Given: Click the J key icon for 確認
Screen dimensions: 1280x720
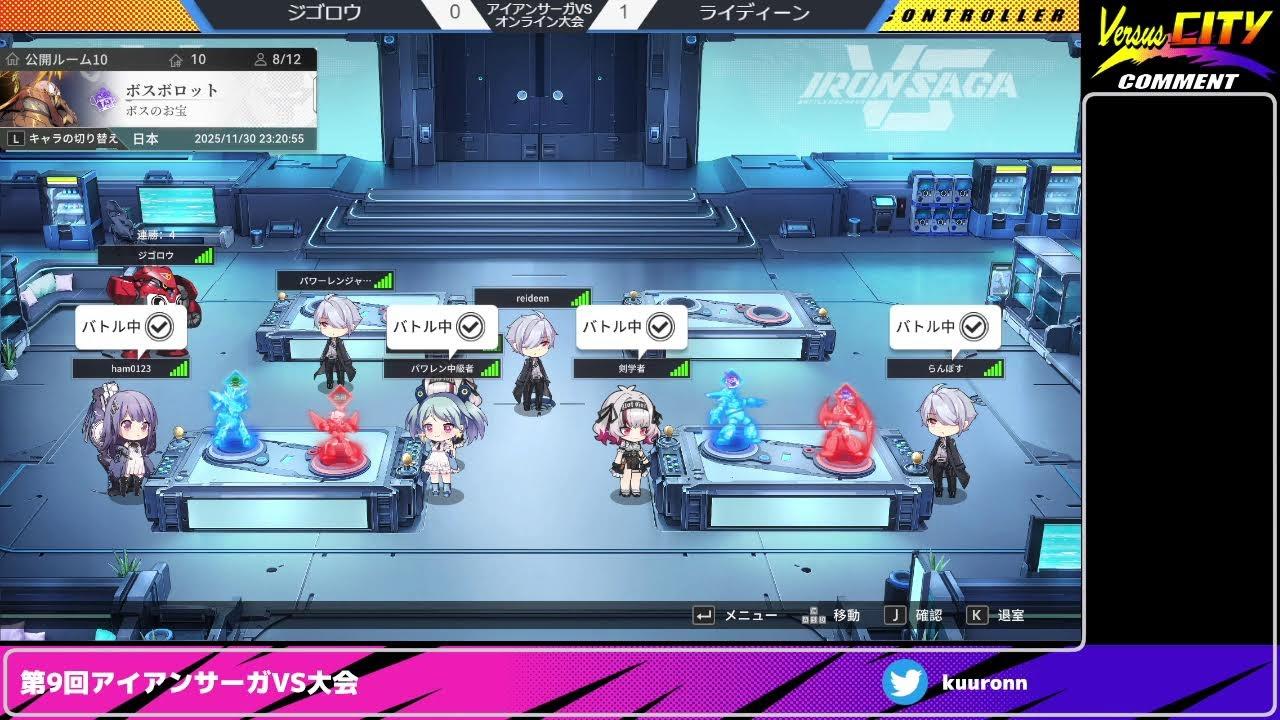Looking at the screenshot, I should click(x=895, y=614).
